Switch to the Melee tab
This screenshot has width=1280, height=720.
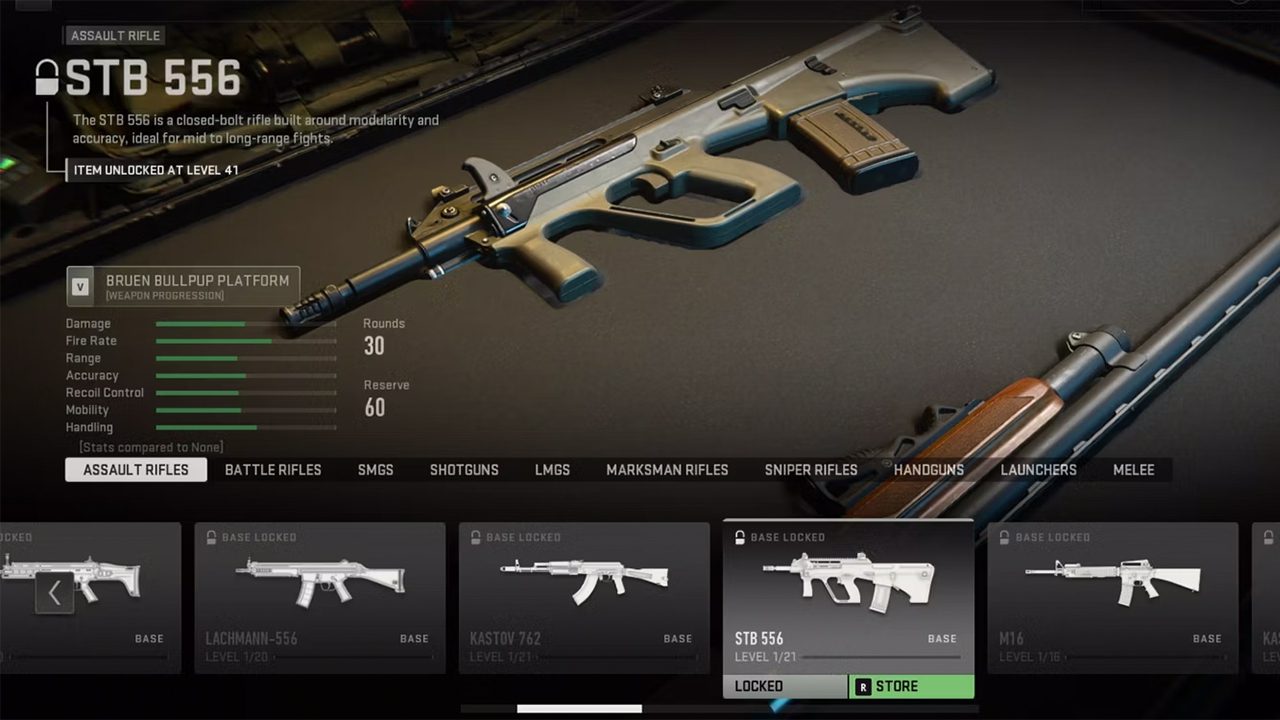pos(1134,470)
